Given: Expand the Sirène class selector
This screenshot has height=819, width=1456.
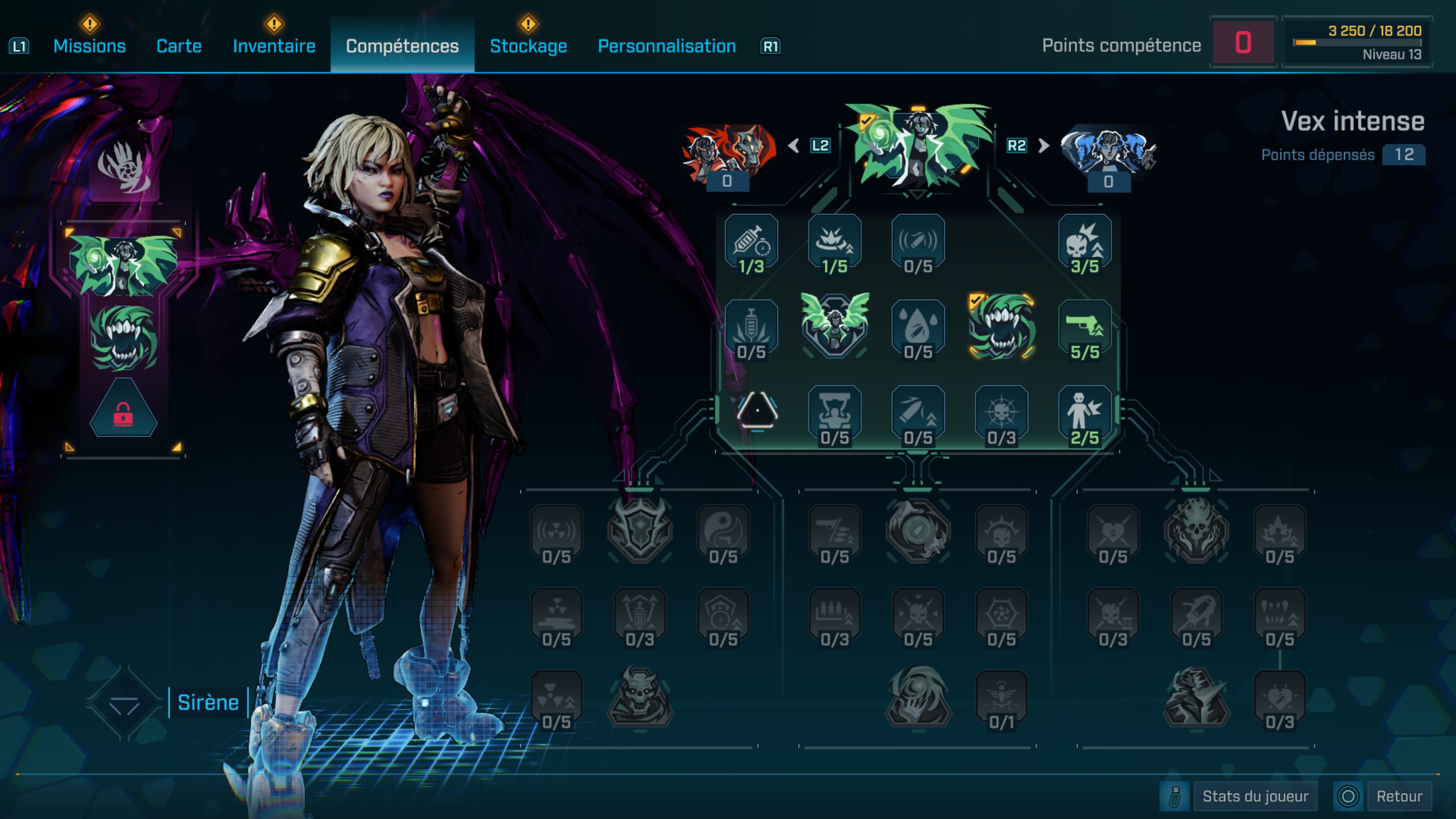Looking at the screenshot, I should click(x=124, y=703).
